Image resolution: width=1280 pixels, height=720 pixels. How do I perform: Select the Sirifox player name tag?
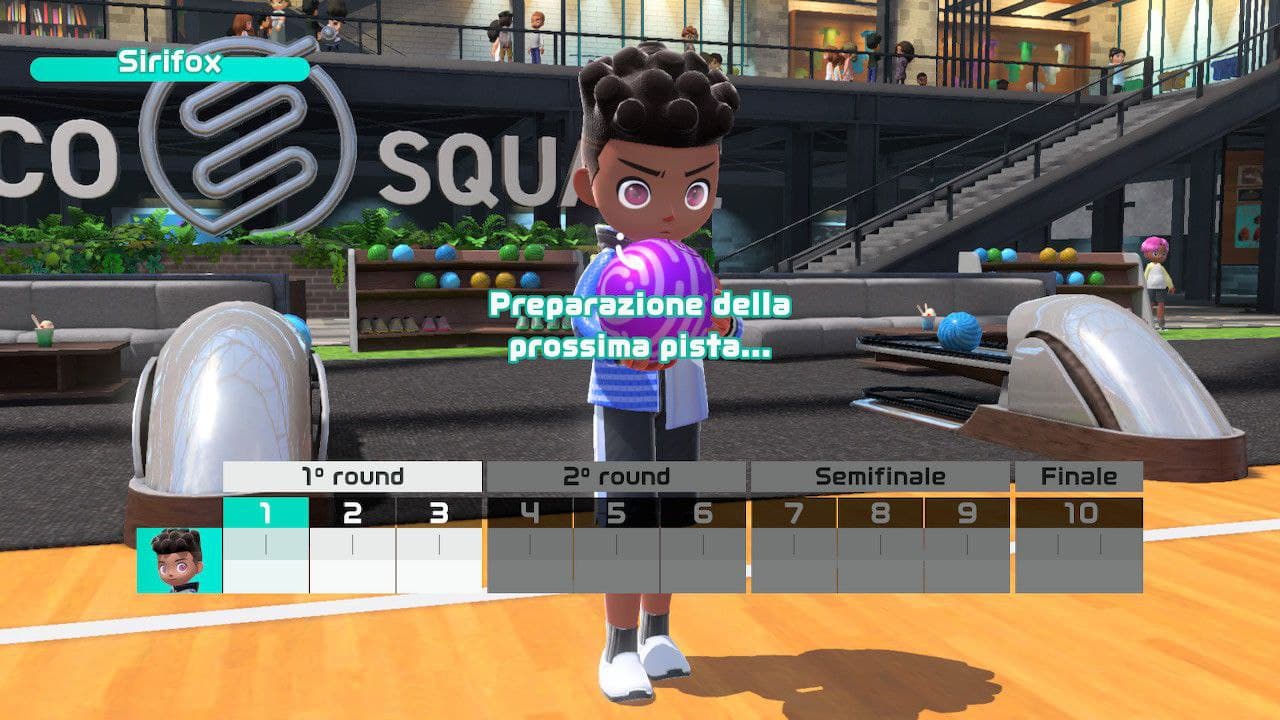(x=169, y=65)
